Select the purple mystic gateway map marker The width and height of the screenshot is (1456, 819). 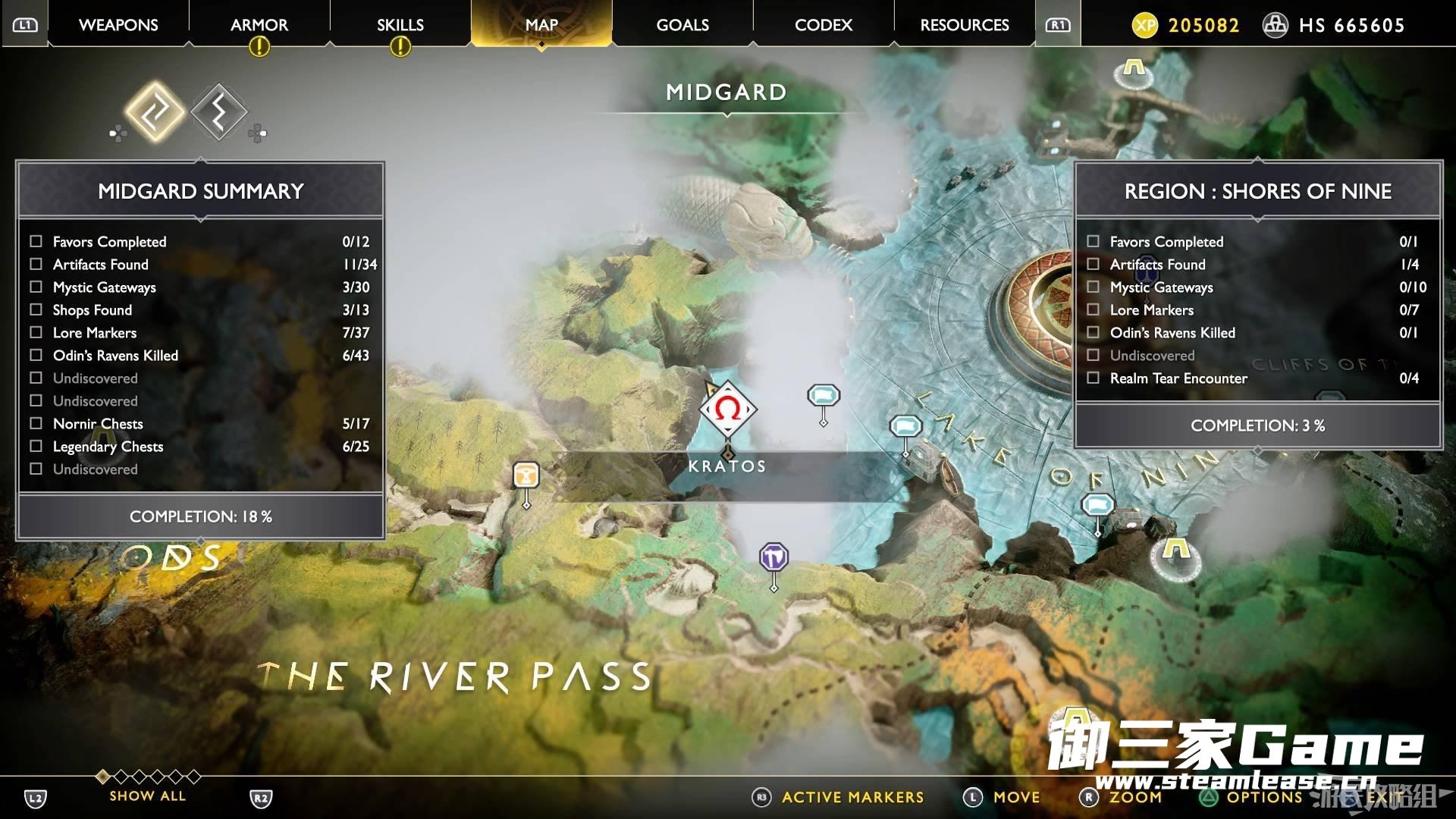[773, 558]
